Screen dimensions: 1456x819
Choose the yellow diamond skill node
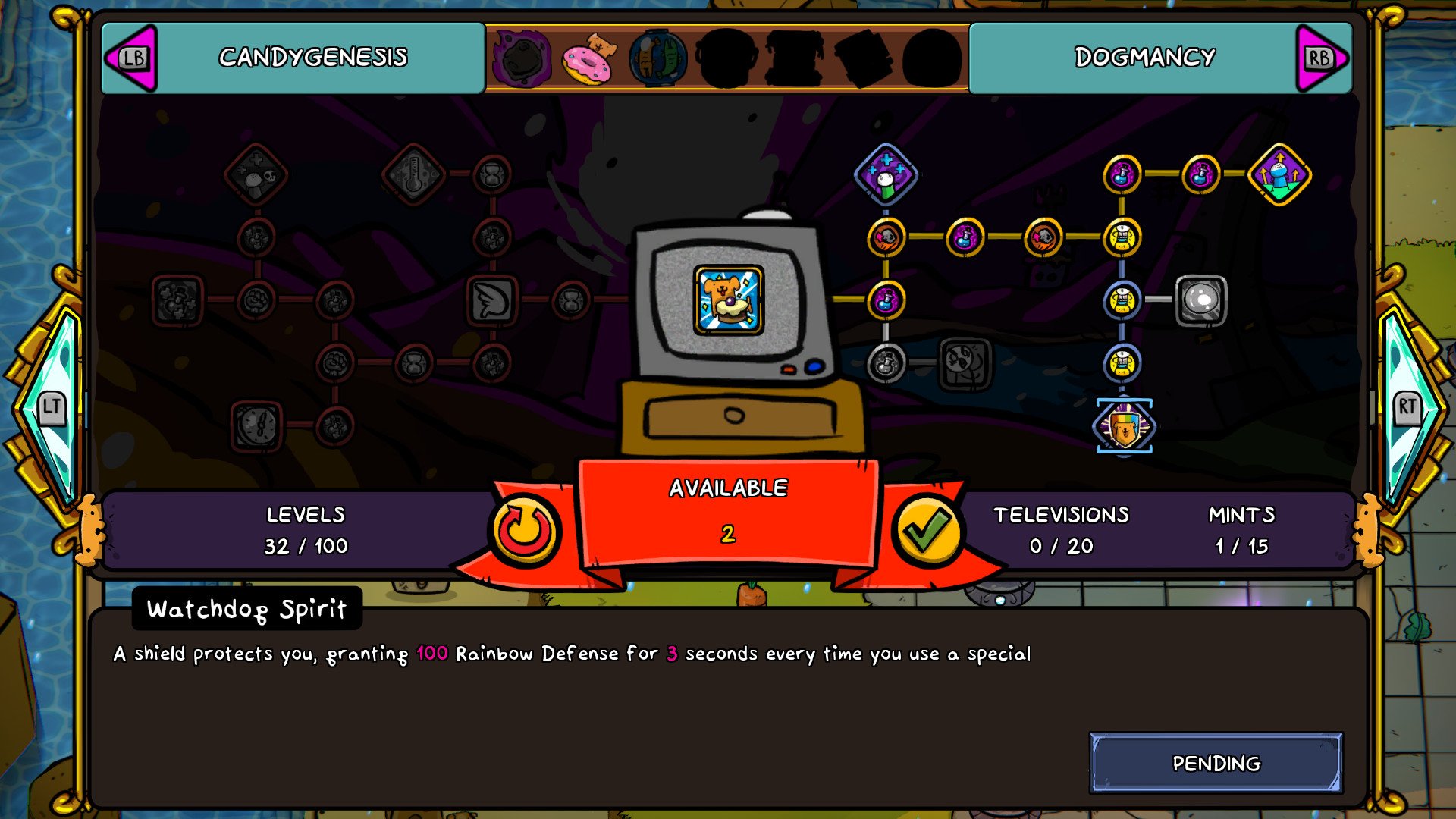click(1279, 174)
